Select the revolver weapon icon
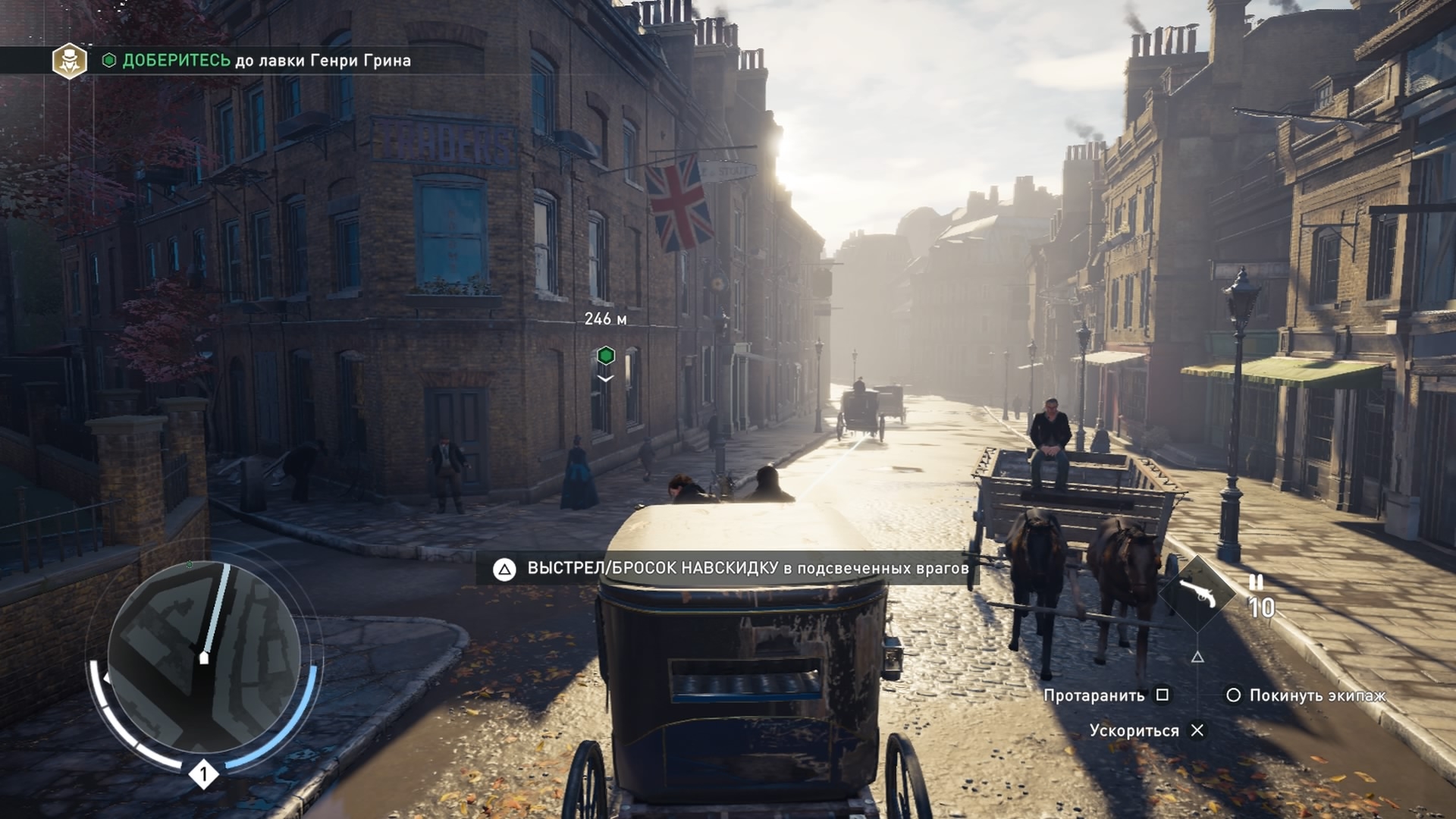Viewport: 1456px width, 819px height. tap(1198, 593)
